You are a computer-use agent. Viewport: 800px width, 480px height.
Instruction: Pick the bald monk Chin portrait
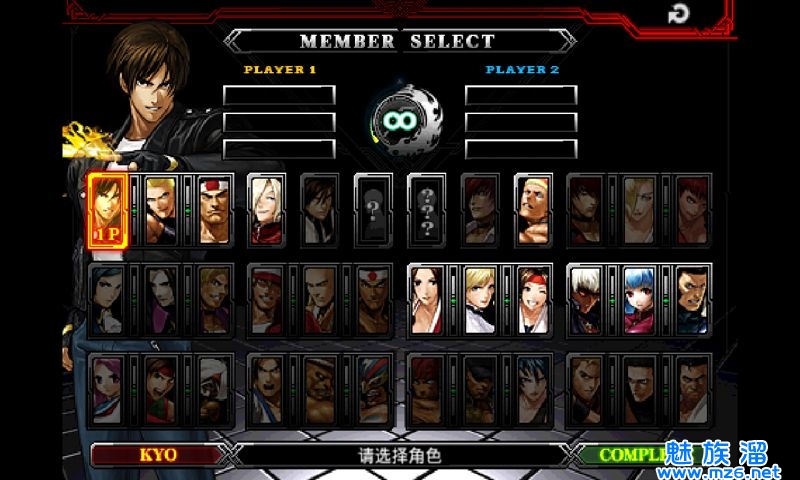tap(320, 300)
